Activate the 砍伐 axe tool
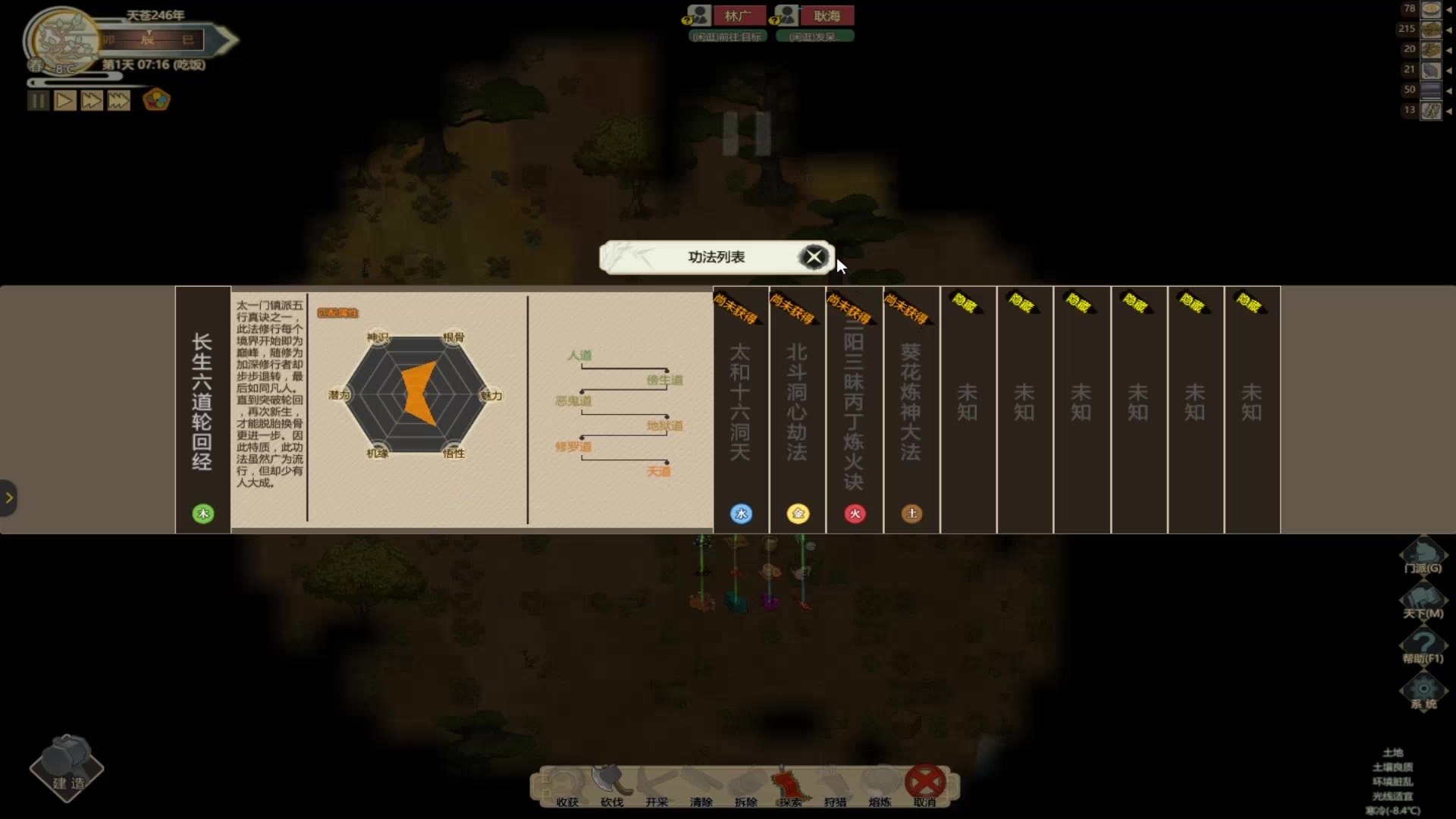This screenshot has width=1456, height=819. (612, 786)
